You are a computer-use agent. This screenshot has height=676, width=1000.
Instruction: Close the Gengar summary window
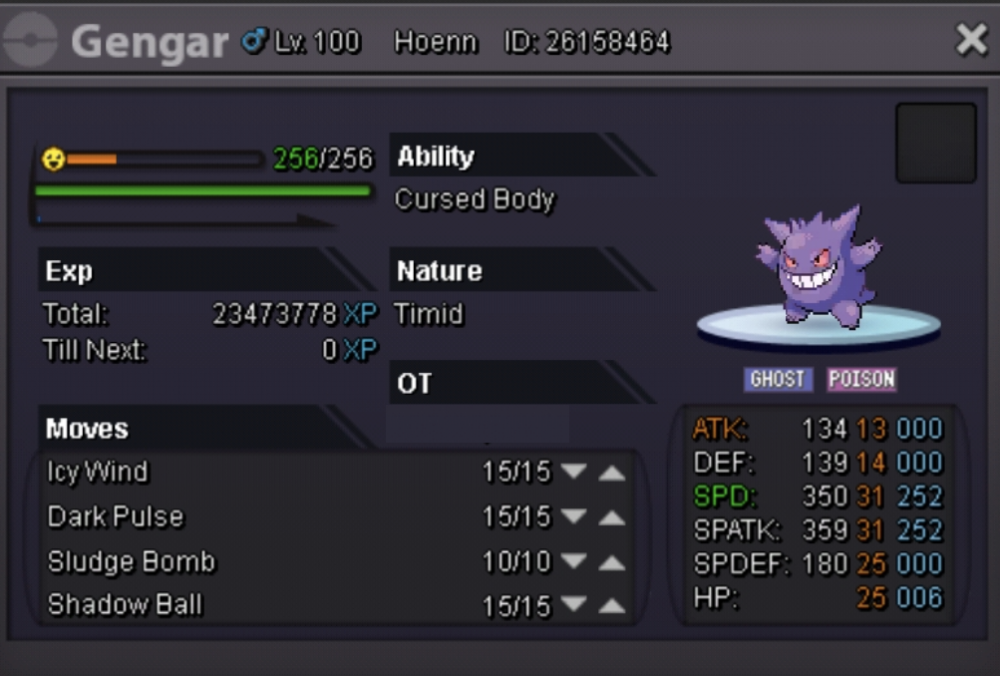point(971,40)
